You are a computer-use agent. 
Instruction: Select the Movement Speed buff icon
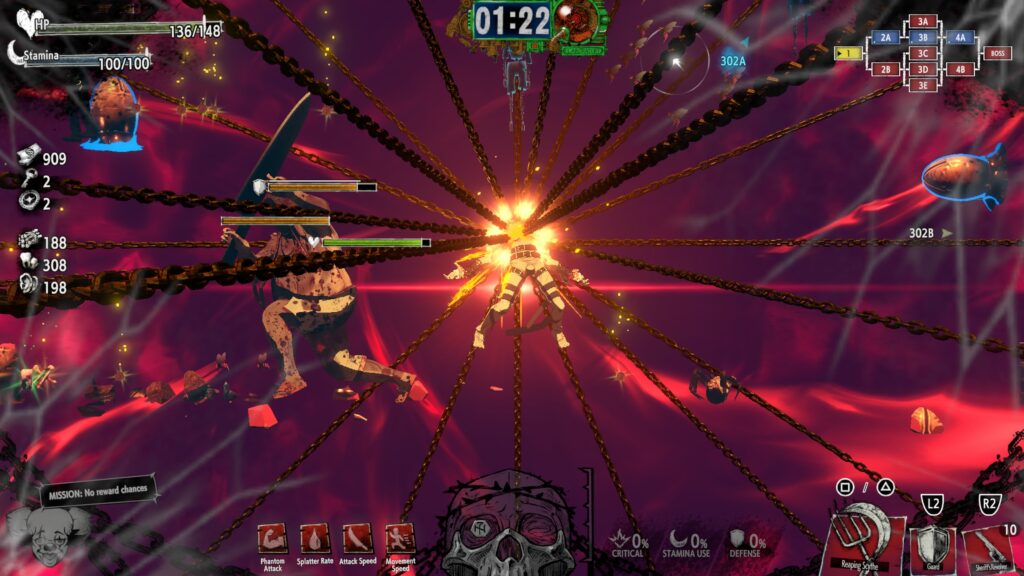coord(401,538)
